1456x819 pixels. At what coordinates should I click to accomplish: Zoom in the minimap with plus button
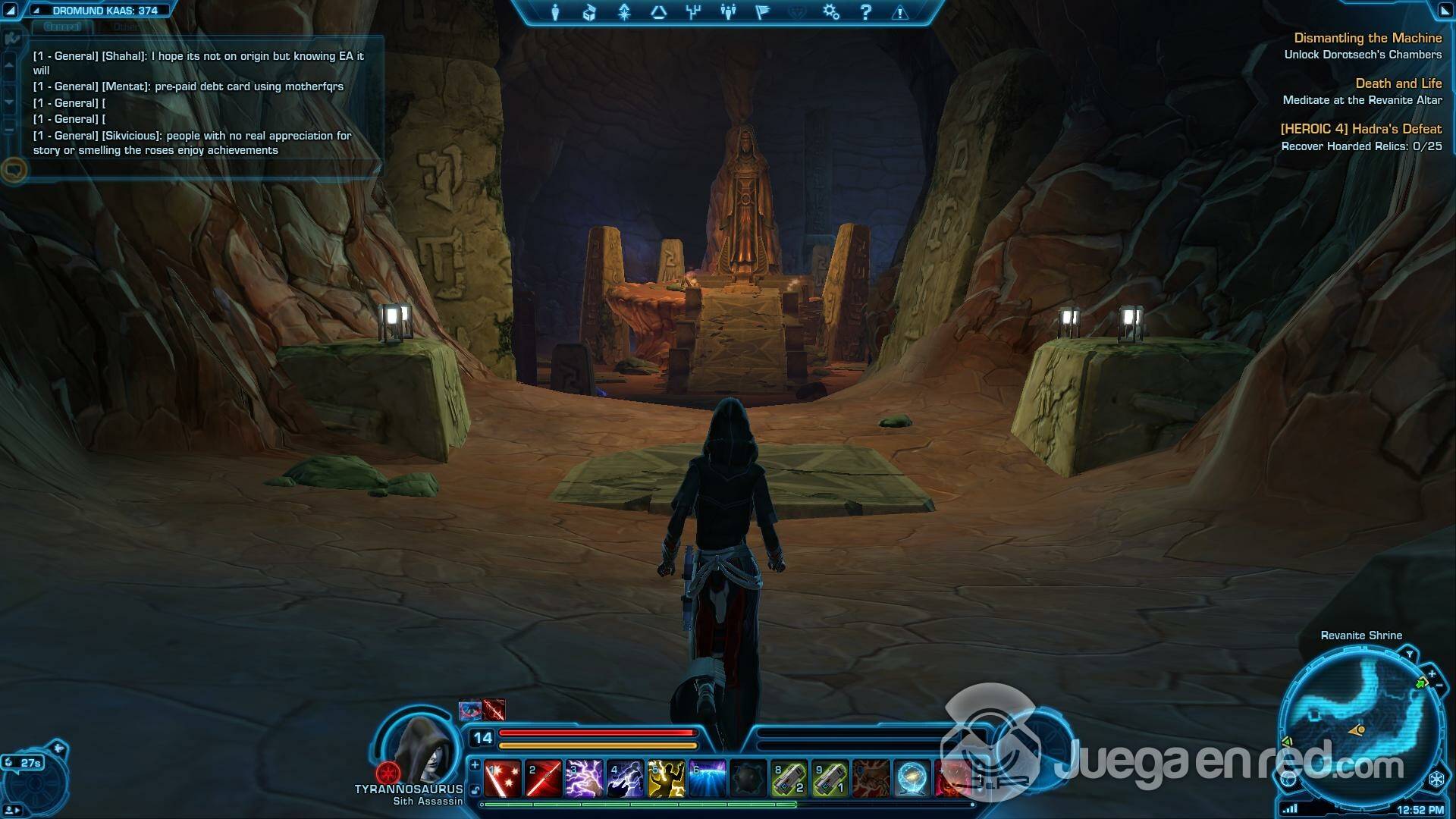(x=1432, y=673)
